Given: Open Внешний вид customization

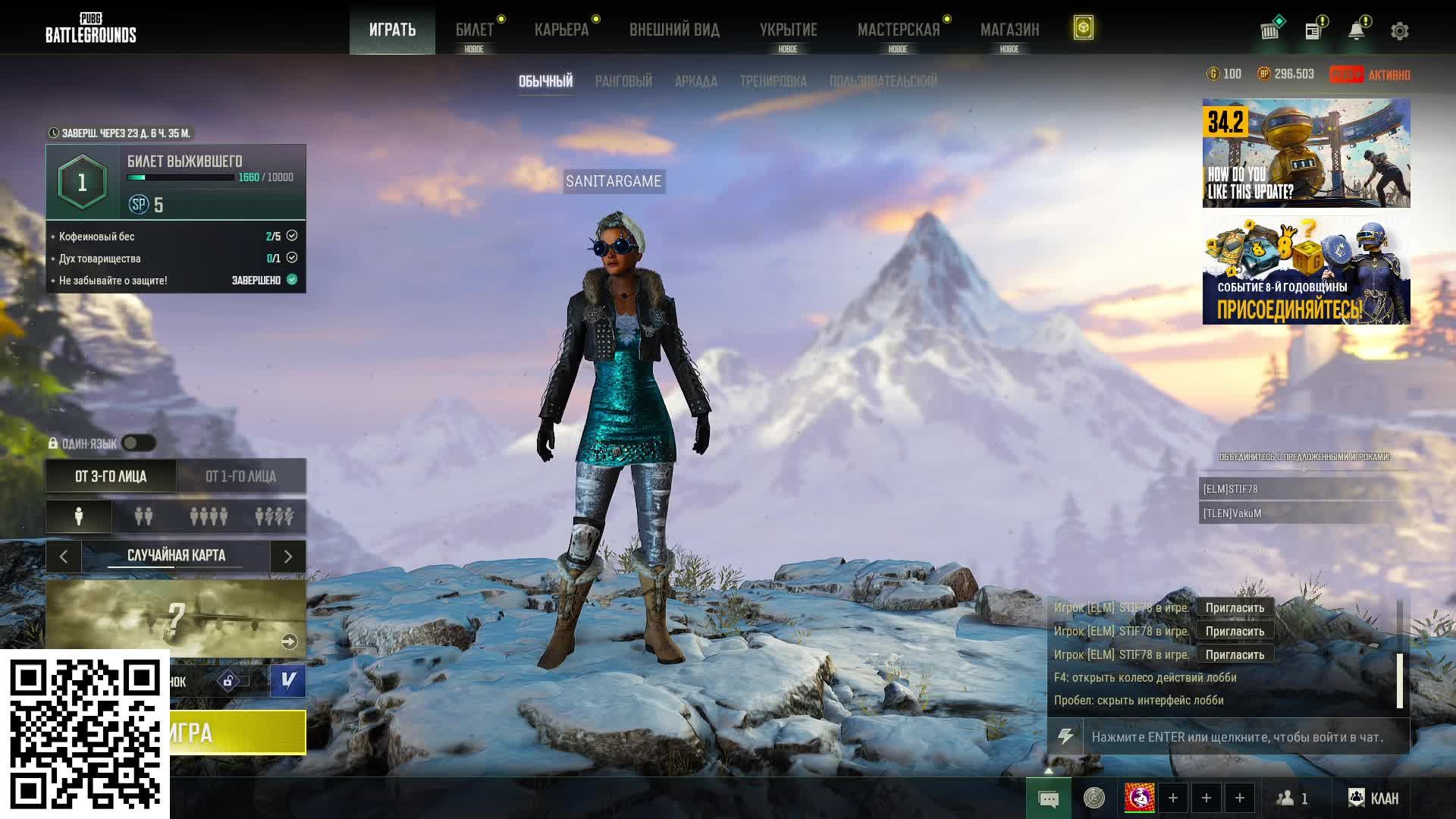Looking at the screenshot, I should [674, 30].
